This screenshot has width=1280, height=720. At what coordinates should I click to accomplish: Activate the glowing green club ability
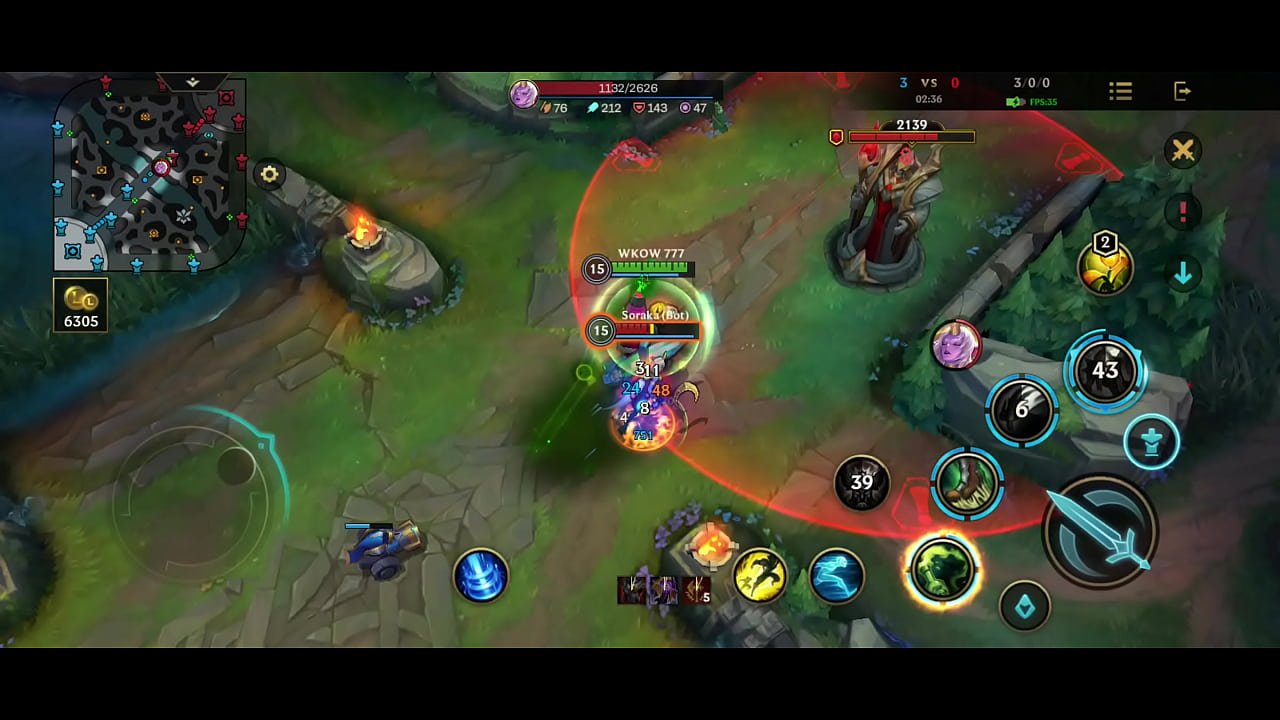pos(942,570)
